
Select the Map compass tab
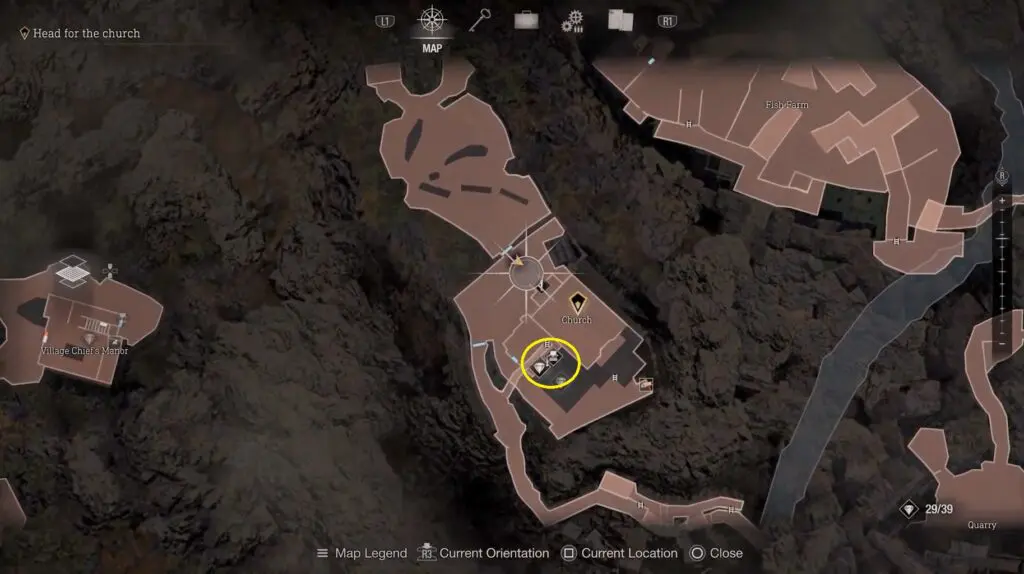[x=432, y=21]
